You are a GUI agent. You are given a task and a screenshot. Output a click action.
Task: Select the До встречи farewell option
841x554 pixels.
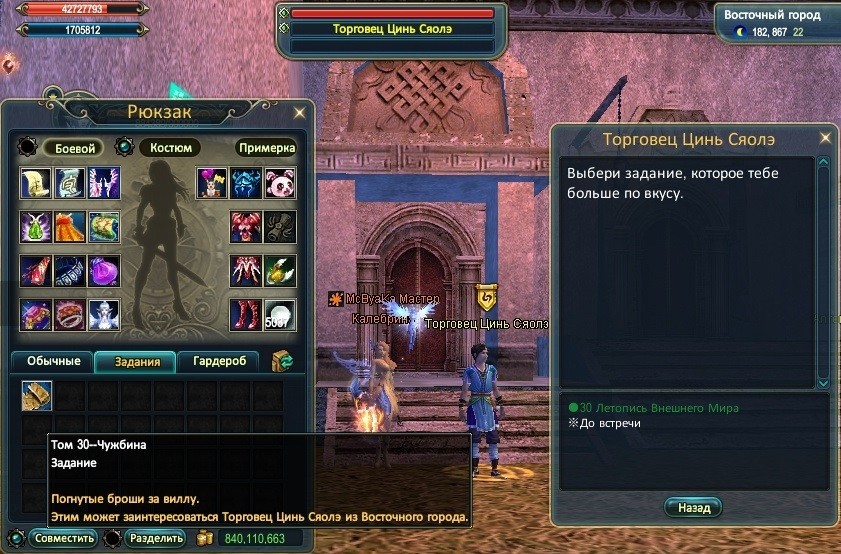[608, 423]
